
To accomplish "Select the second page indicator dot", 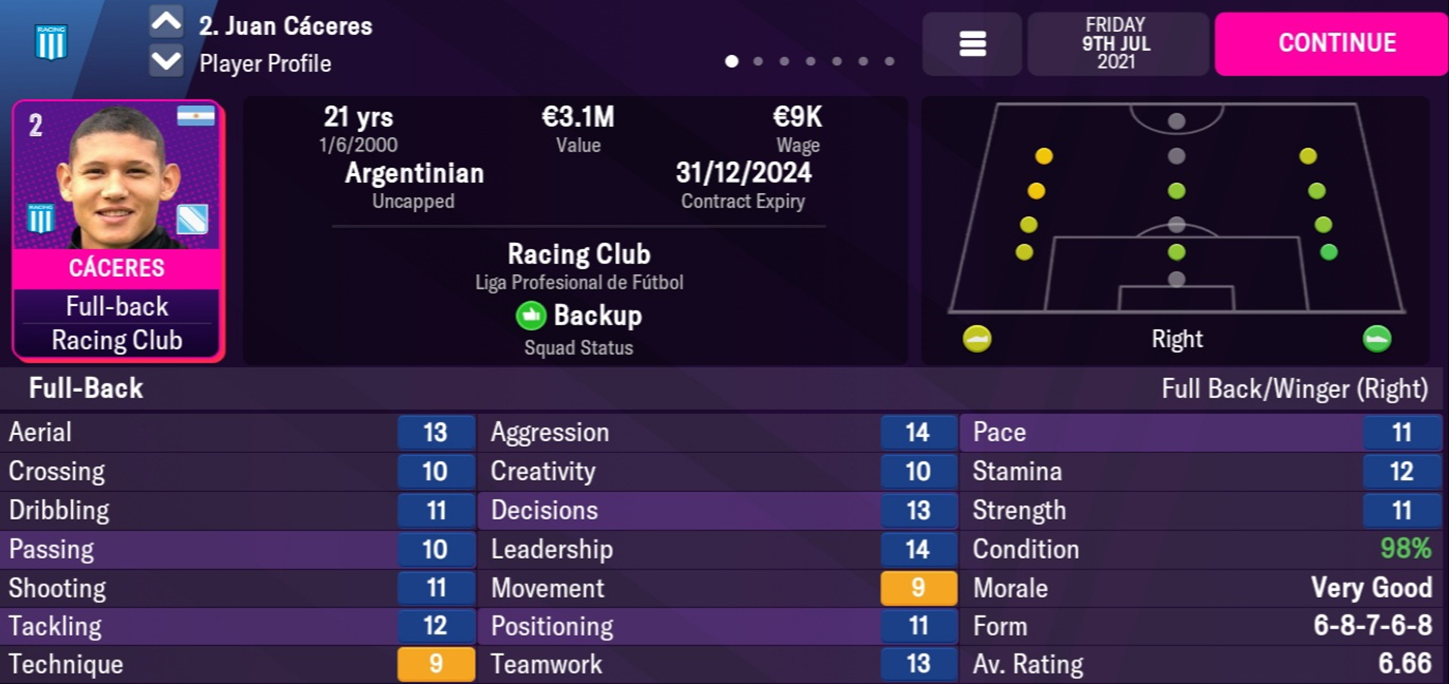I will (x=758, y=62).
